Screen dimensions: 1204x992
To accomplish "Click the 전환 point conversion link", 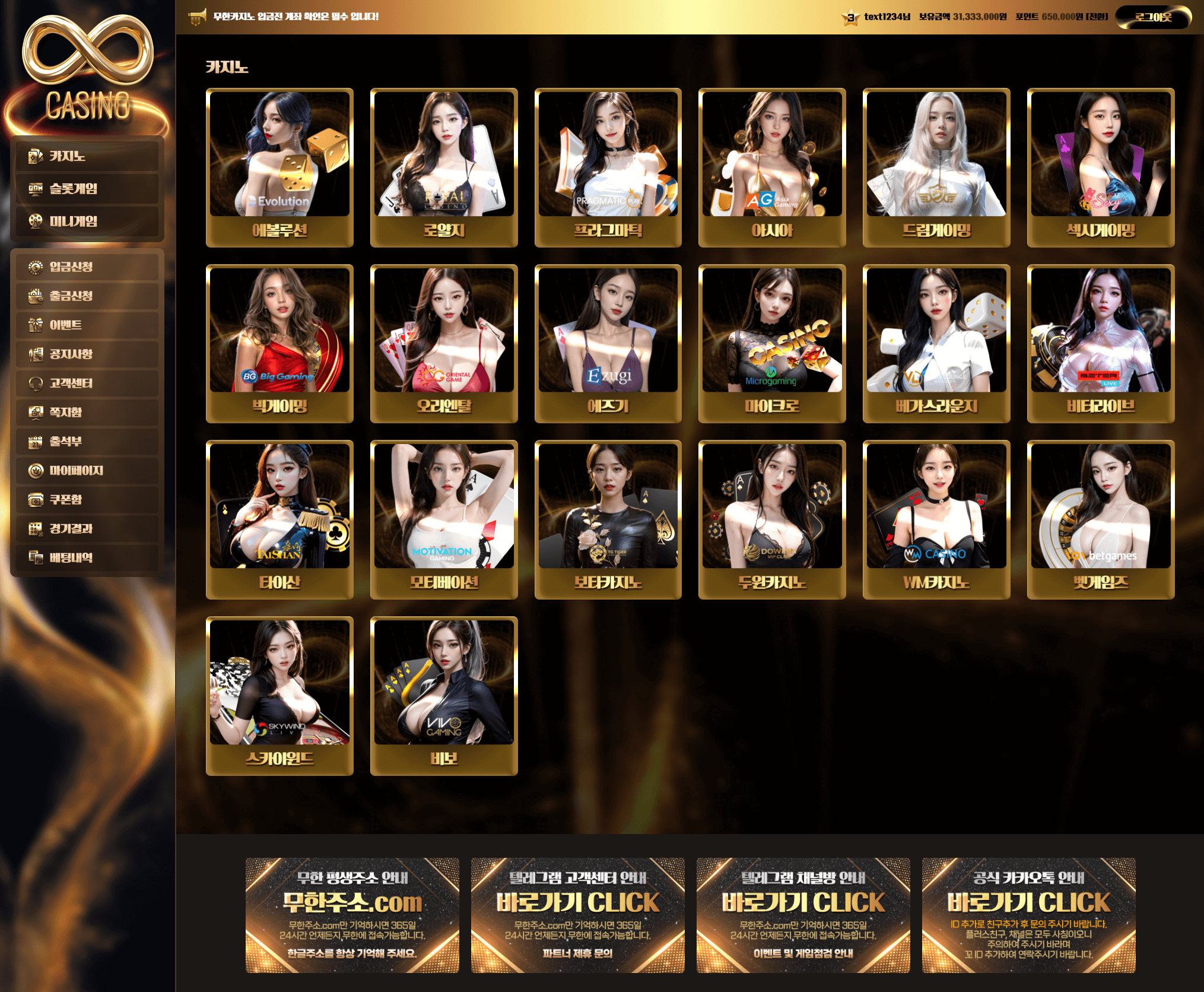I will click(x=1097, y=17).
